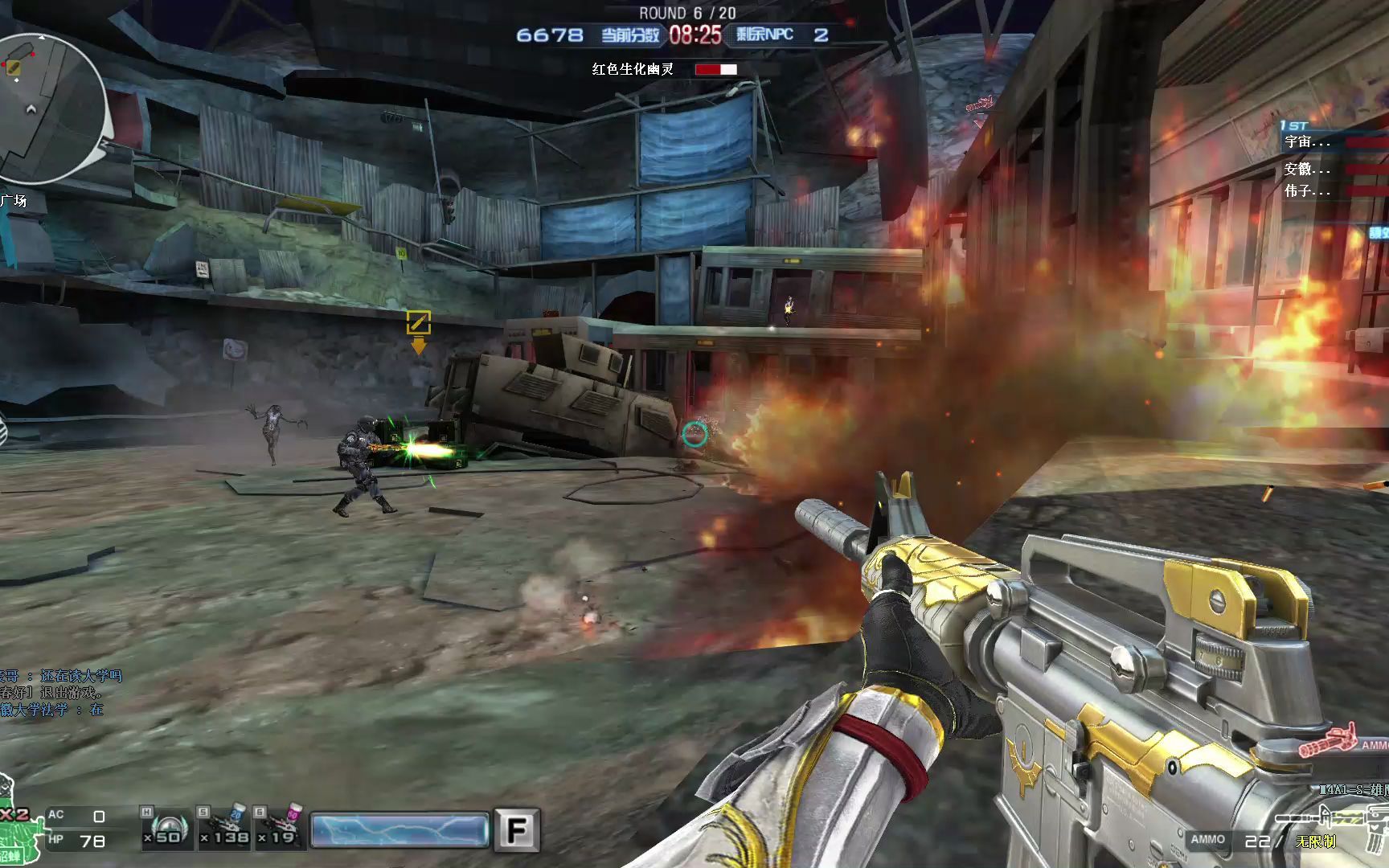Select player 宇宙 in the ranking list
Screen dimensions: 1389x868
[1309, 142]
